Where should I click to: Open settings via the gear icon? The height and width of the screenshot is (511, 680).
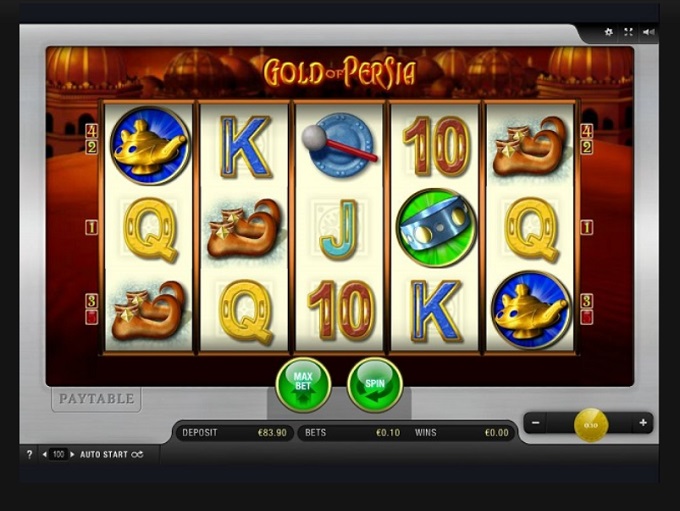point(608,32)
